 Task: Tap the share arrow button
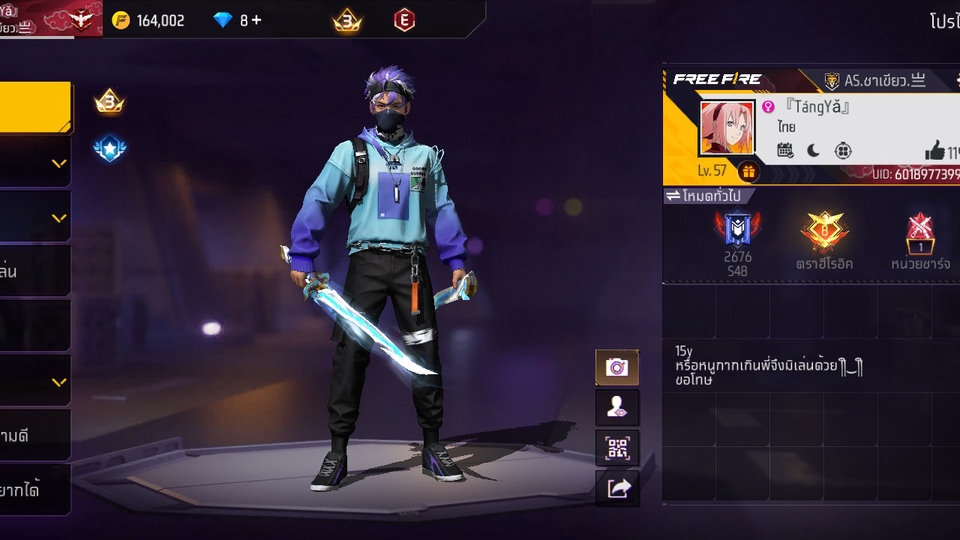(x=617, y=487)
